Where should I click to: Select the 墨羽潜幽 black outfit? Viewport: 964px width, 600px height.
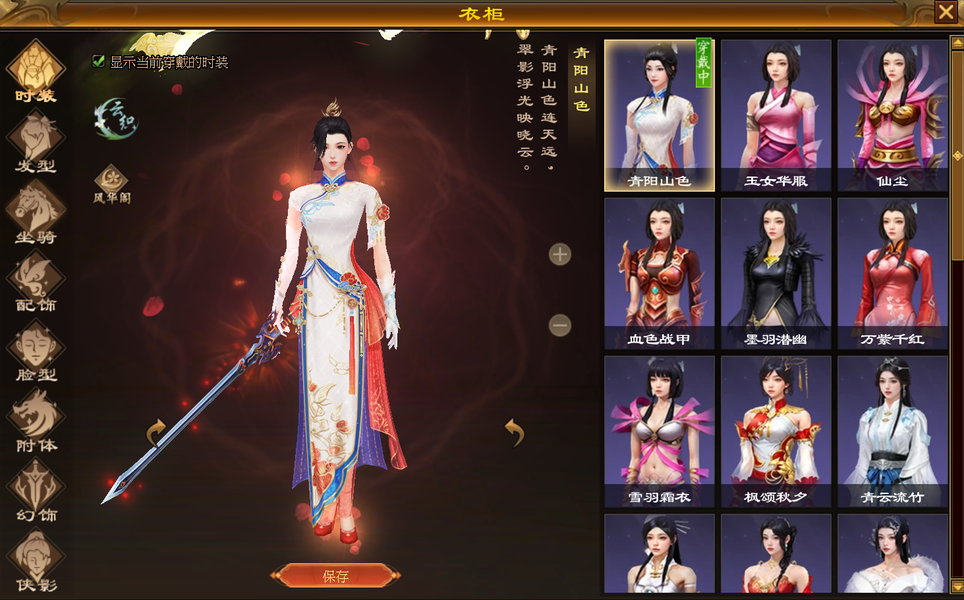(x=776, y=273)
